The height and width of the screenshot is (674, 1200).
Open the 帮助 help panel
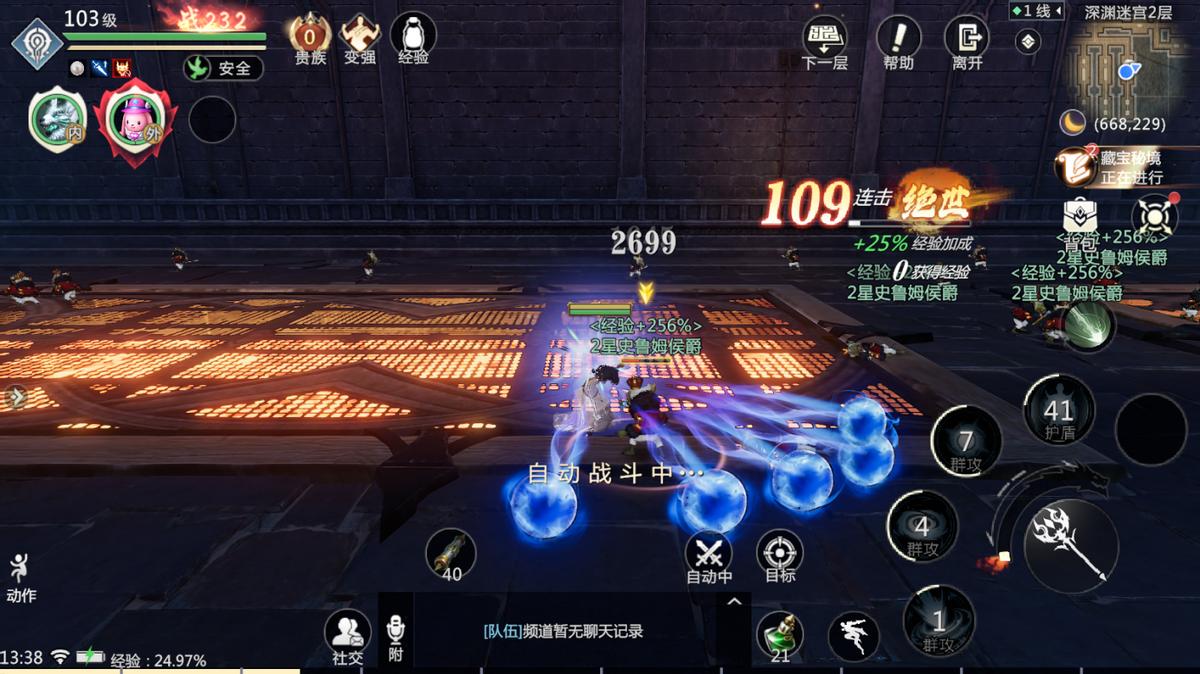coord(898,42)
